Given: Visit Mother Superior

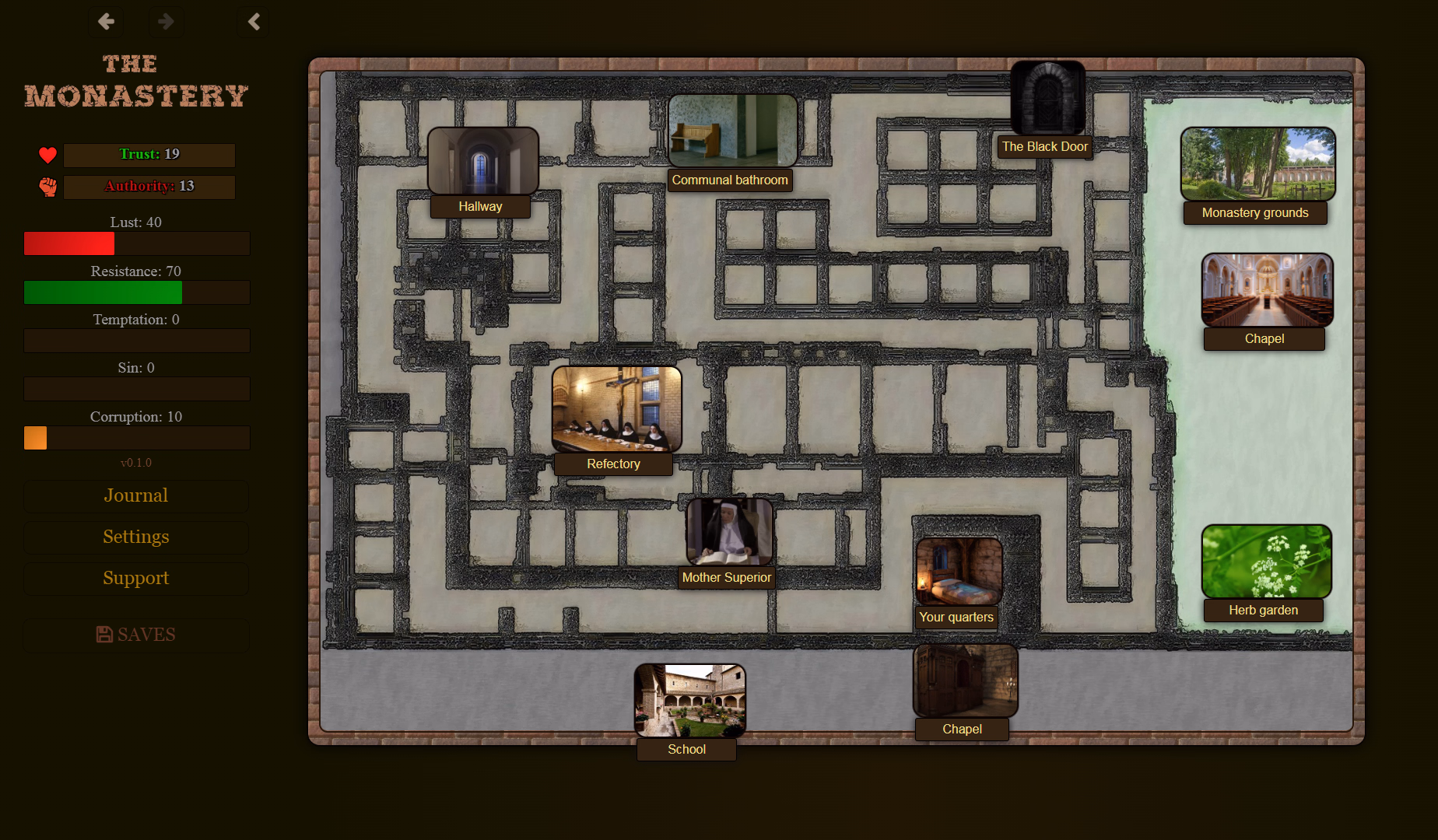Looking at the screenshot, I should (728, 533).
